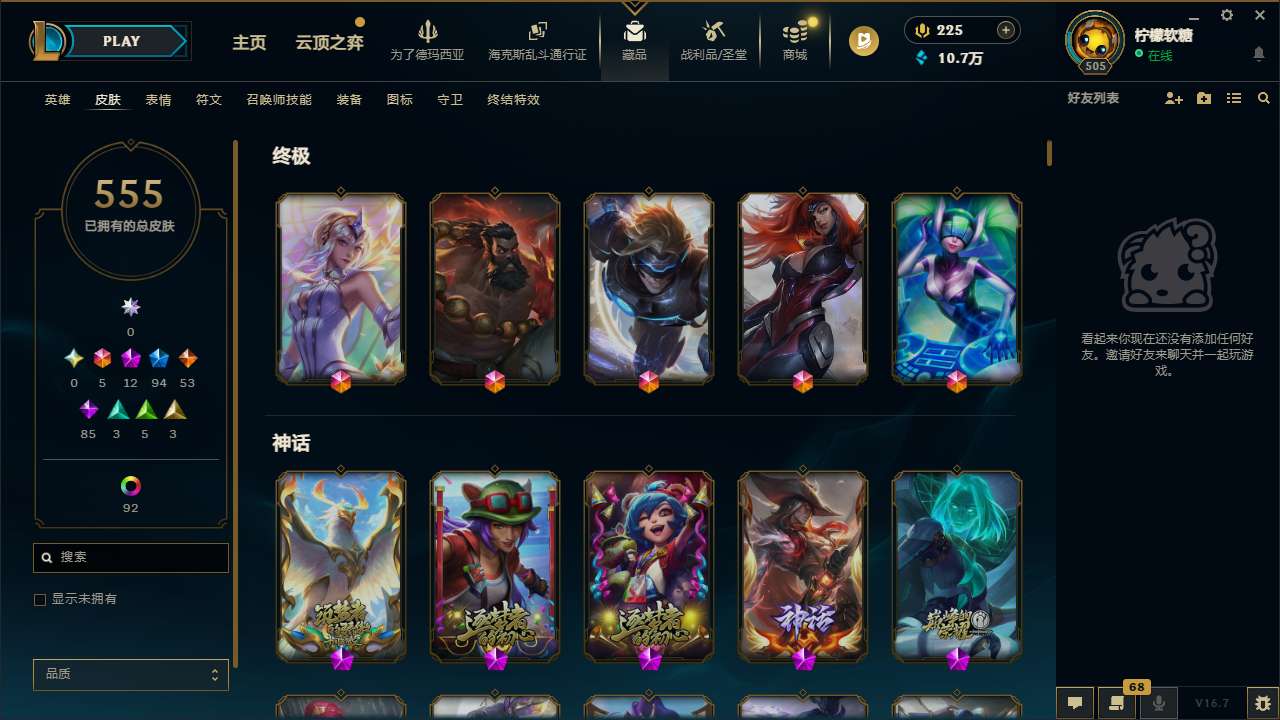Unmute the microphone in the bottom bar
The width and height of the screenshot is (1280, 720).
click(1159, 703)
